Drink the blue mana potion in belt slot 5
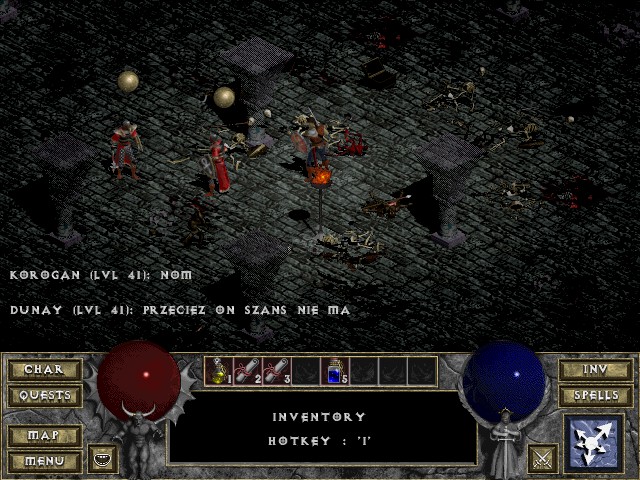Viewport: 640px width, 480px height. (x=334, y=372)
